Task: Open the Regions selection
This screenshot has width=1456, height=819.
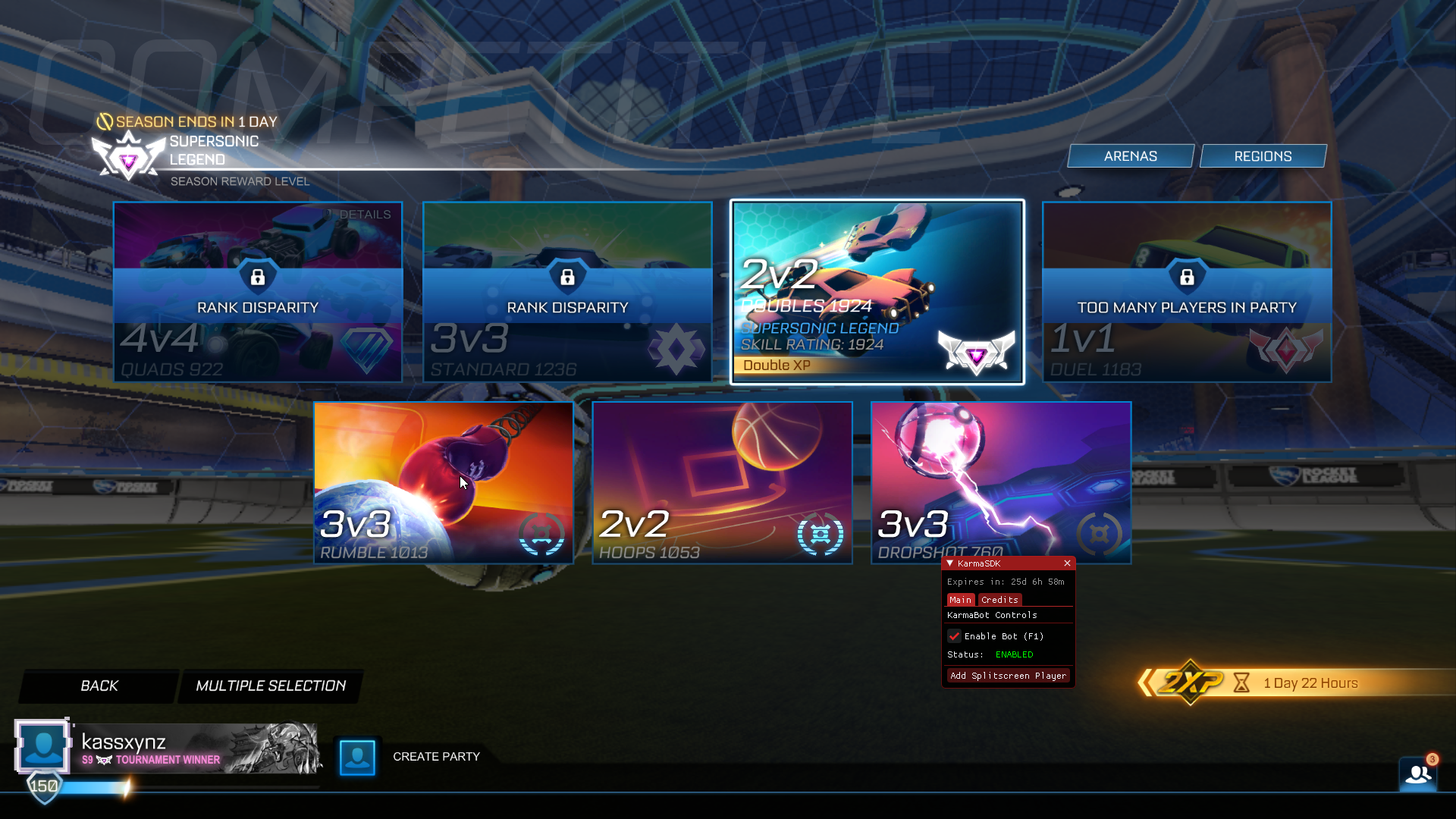Action: [x=1263, y=156]
